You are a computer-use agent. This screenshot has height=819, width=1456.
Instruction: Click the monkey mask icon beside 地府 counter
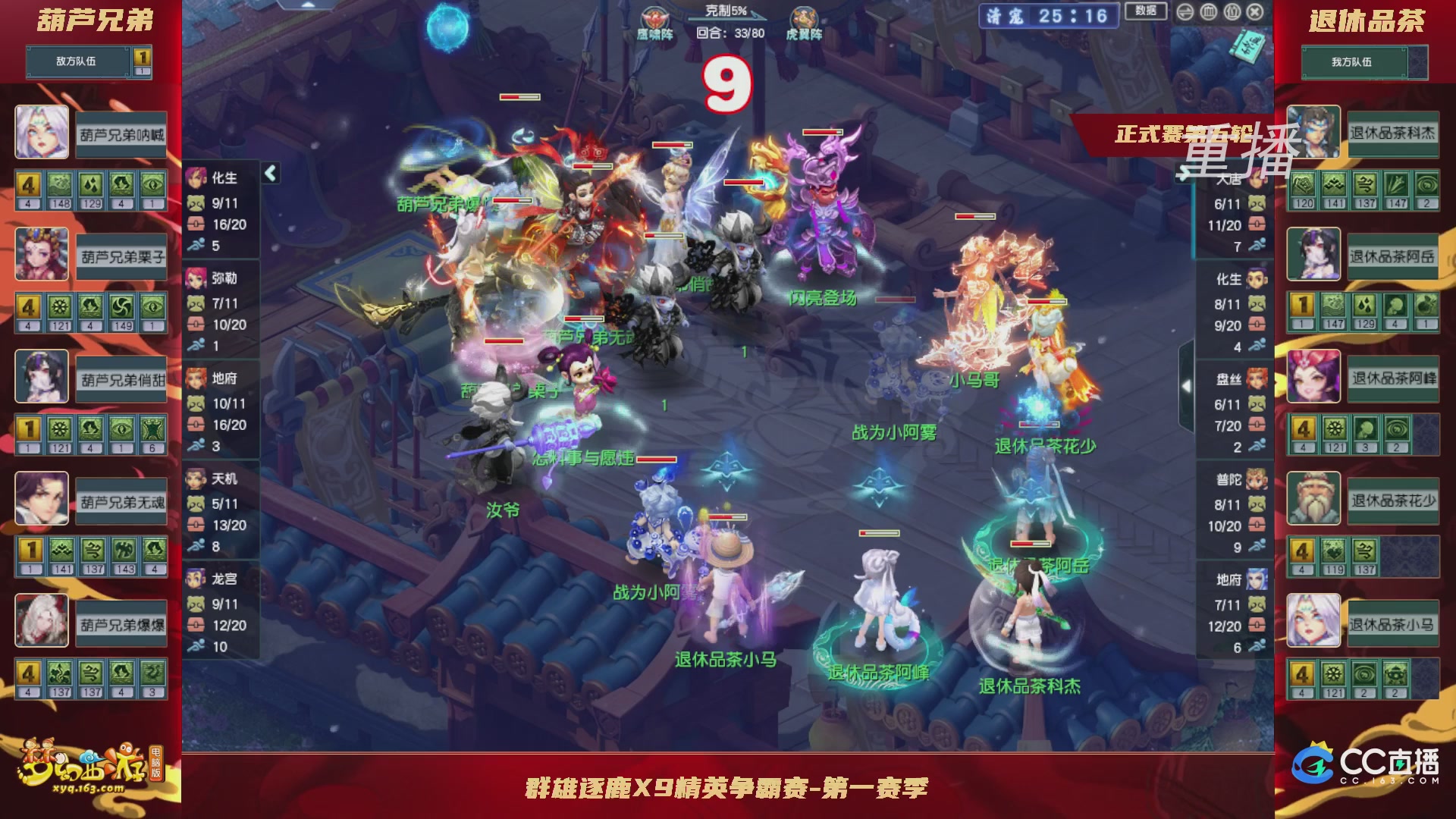click(196, 403)
